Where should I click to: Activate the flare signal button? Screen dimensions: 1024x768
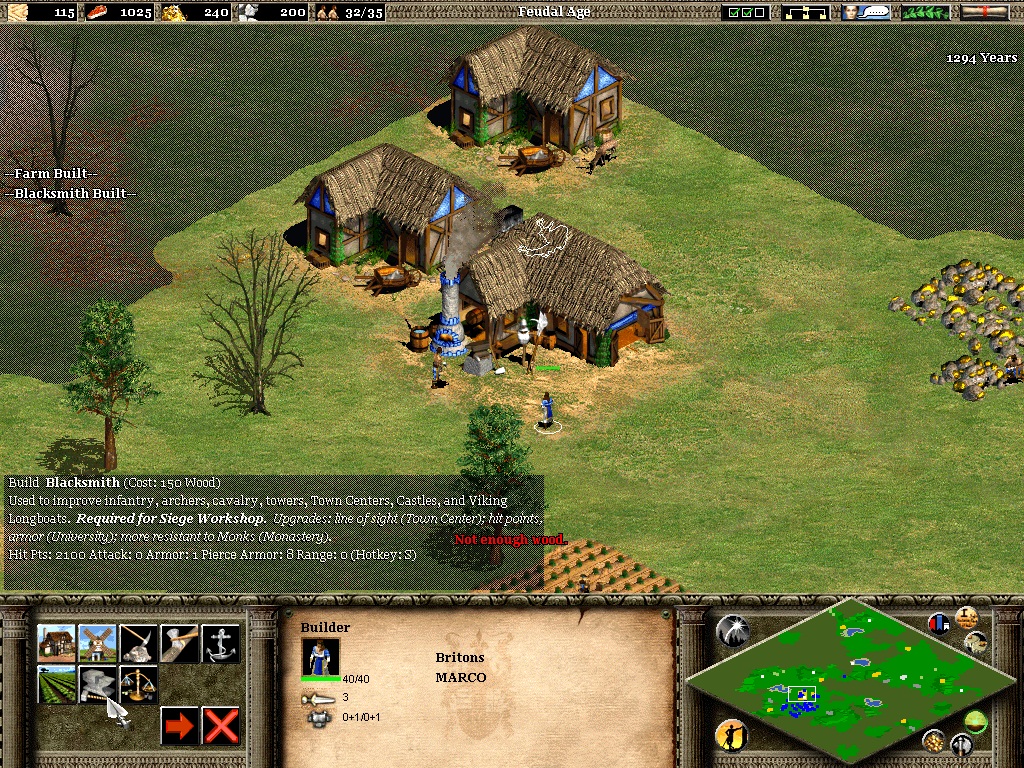click(x=731, y=630)
